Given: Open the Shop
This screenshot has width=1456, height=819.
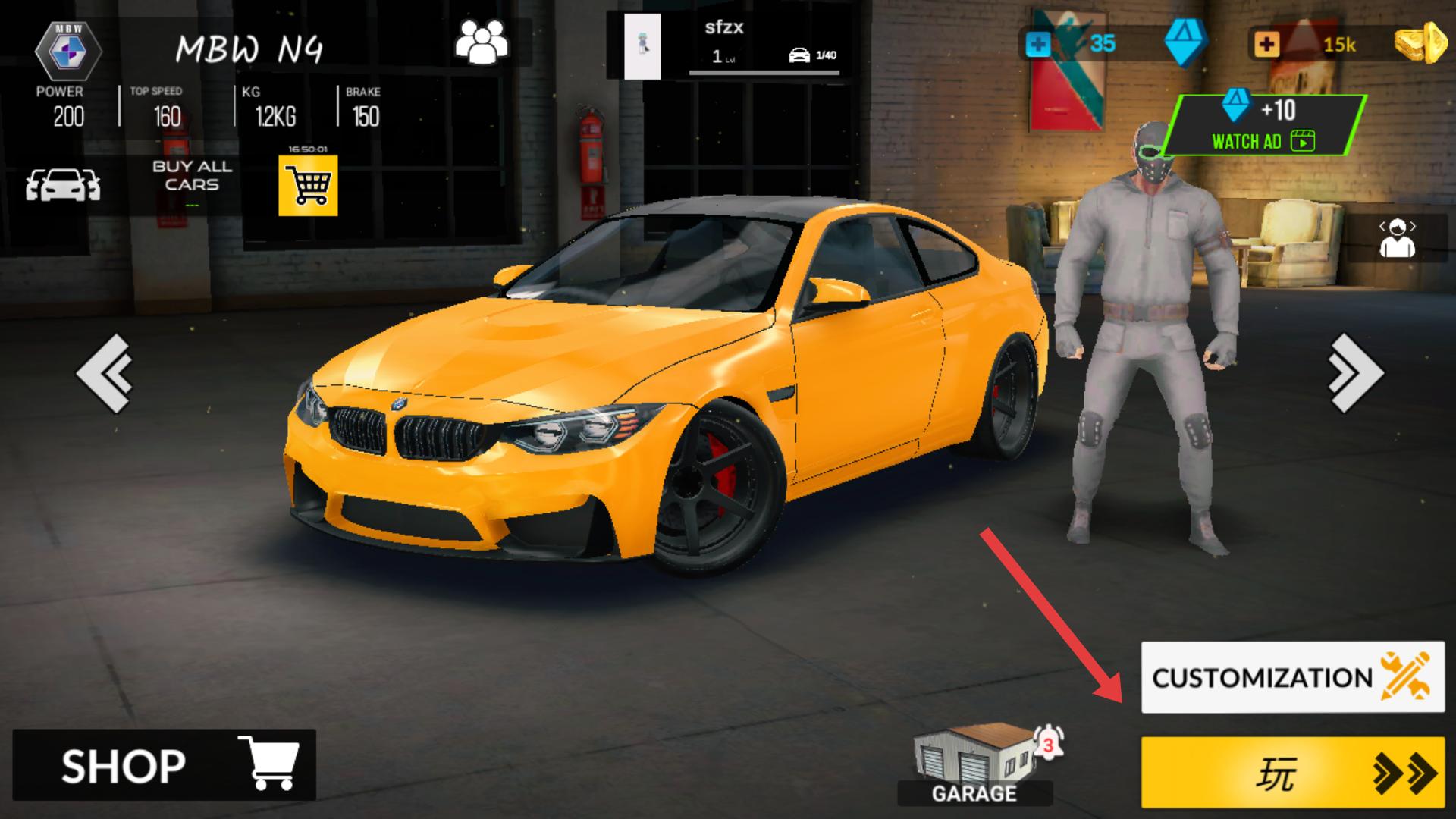Looking at the screenshot, I should (x=164, y=764).
